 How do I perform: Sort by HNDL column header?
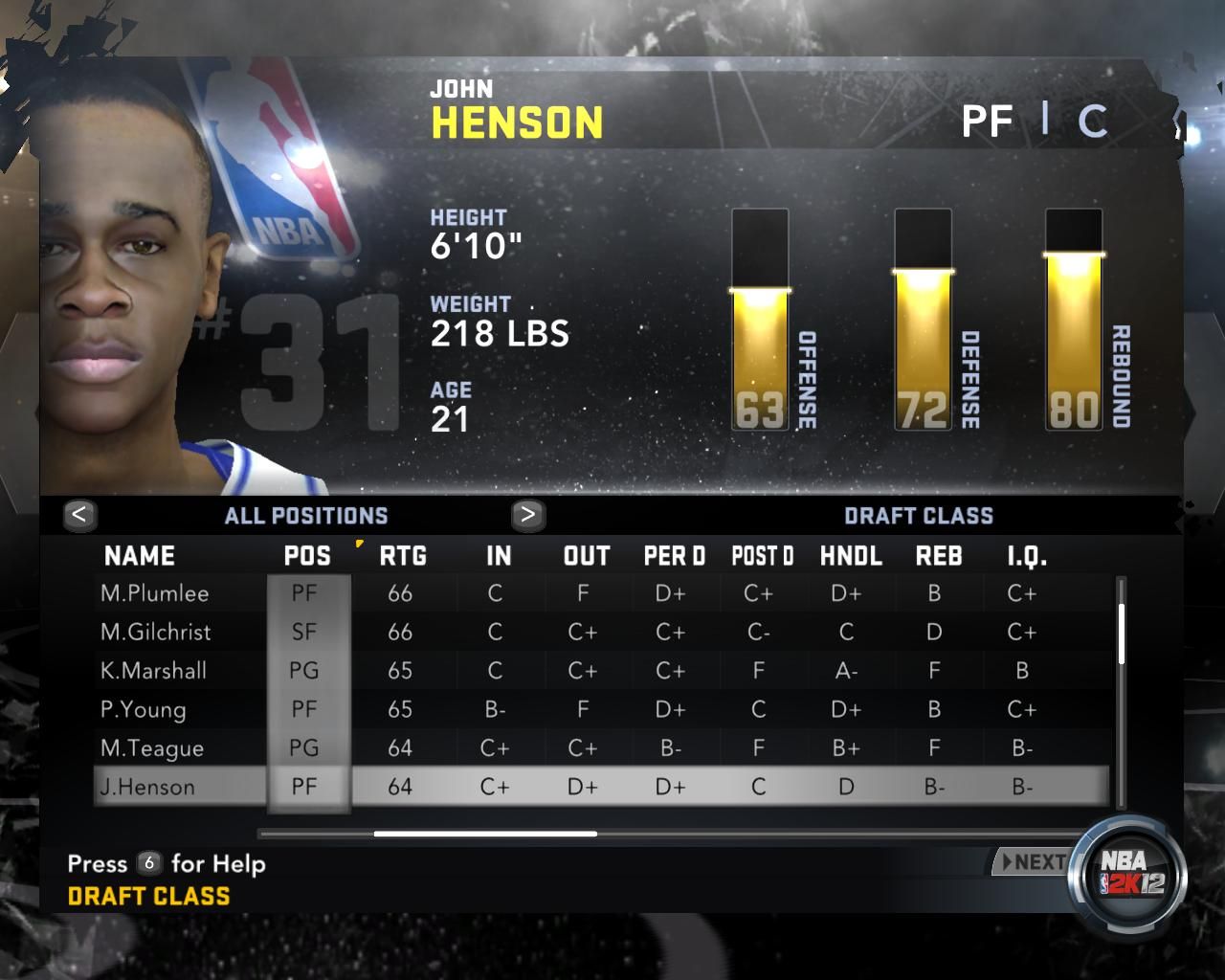851,556
